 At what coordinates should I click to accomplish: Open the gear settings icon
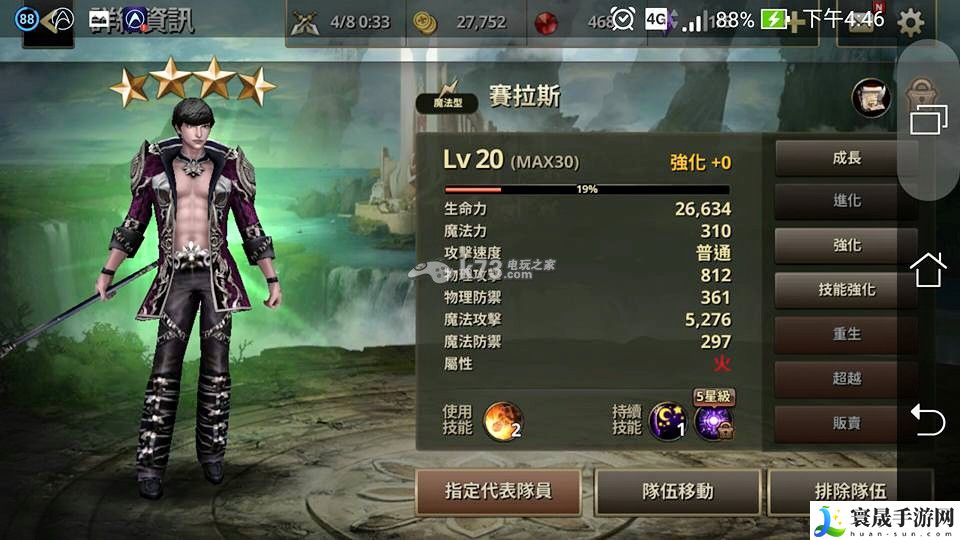click(910, 22)
